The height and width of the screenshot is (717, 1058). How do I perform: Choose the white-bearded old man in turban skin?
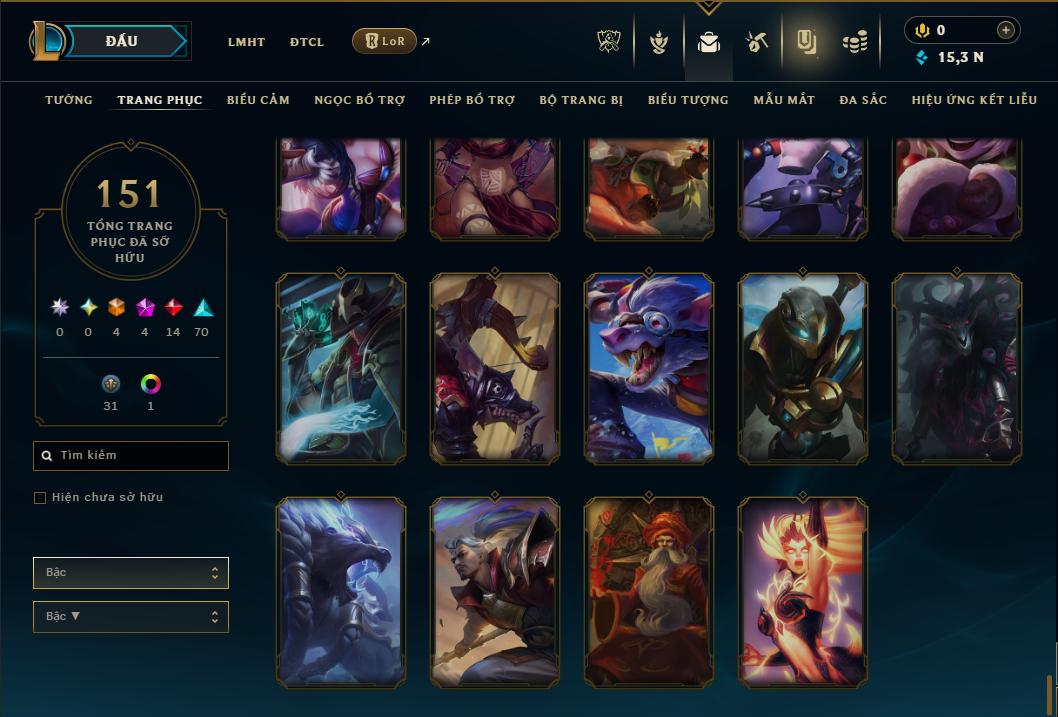[x=649, y=592]
